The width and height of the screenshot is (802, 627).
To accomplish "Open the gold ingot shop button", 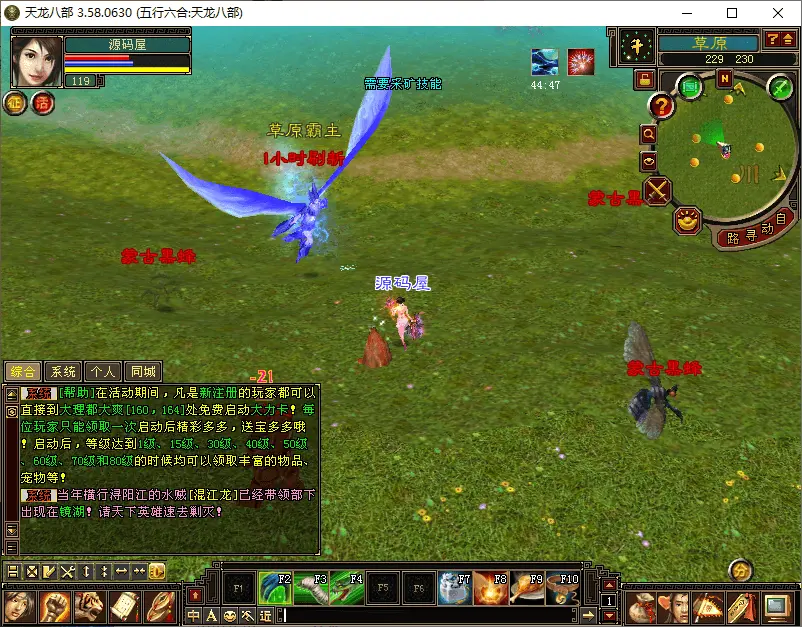I will point(686,219).
